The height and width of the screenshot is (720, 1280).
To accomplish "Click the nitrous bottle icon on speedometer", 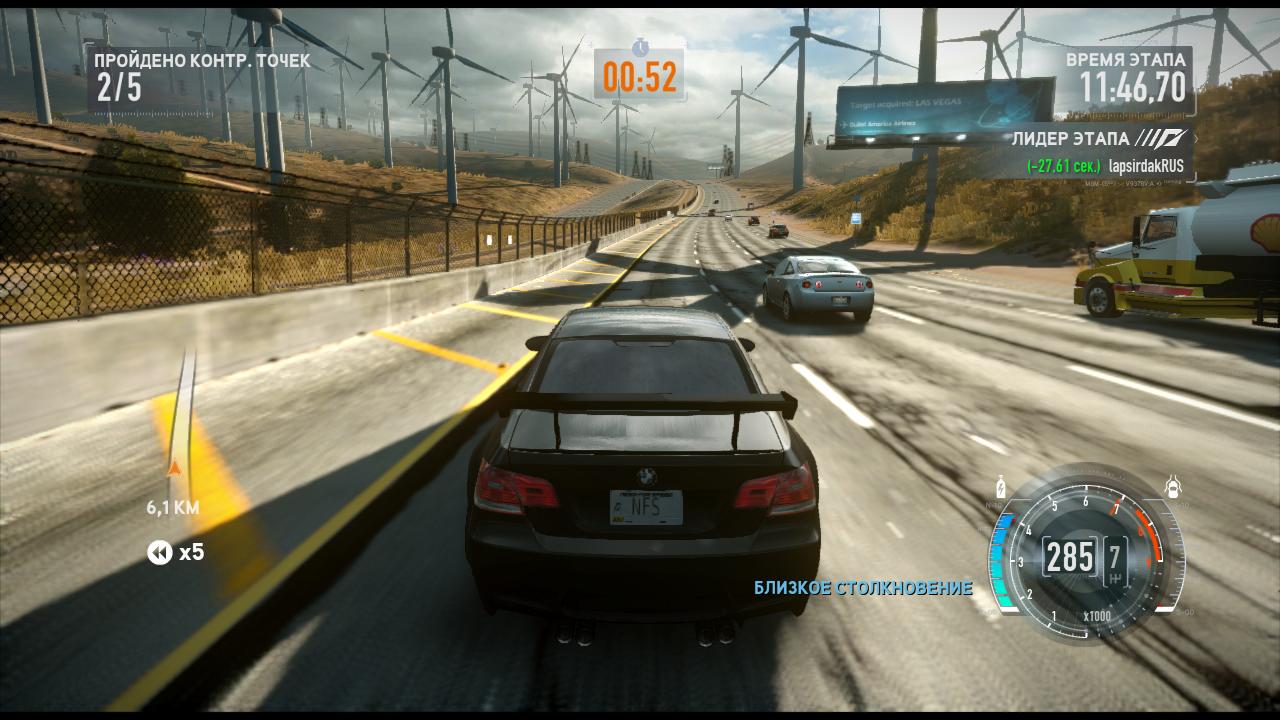I will coord(998,488).
